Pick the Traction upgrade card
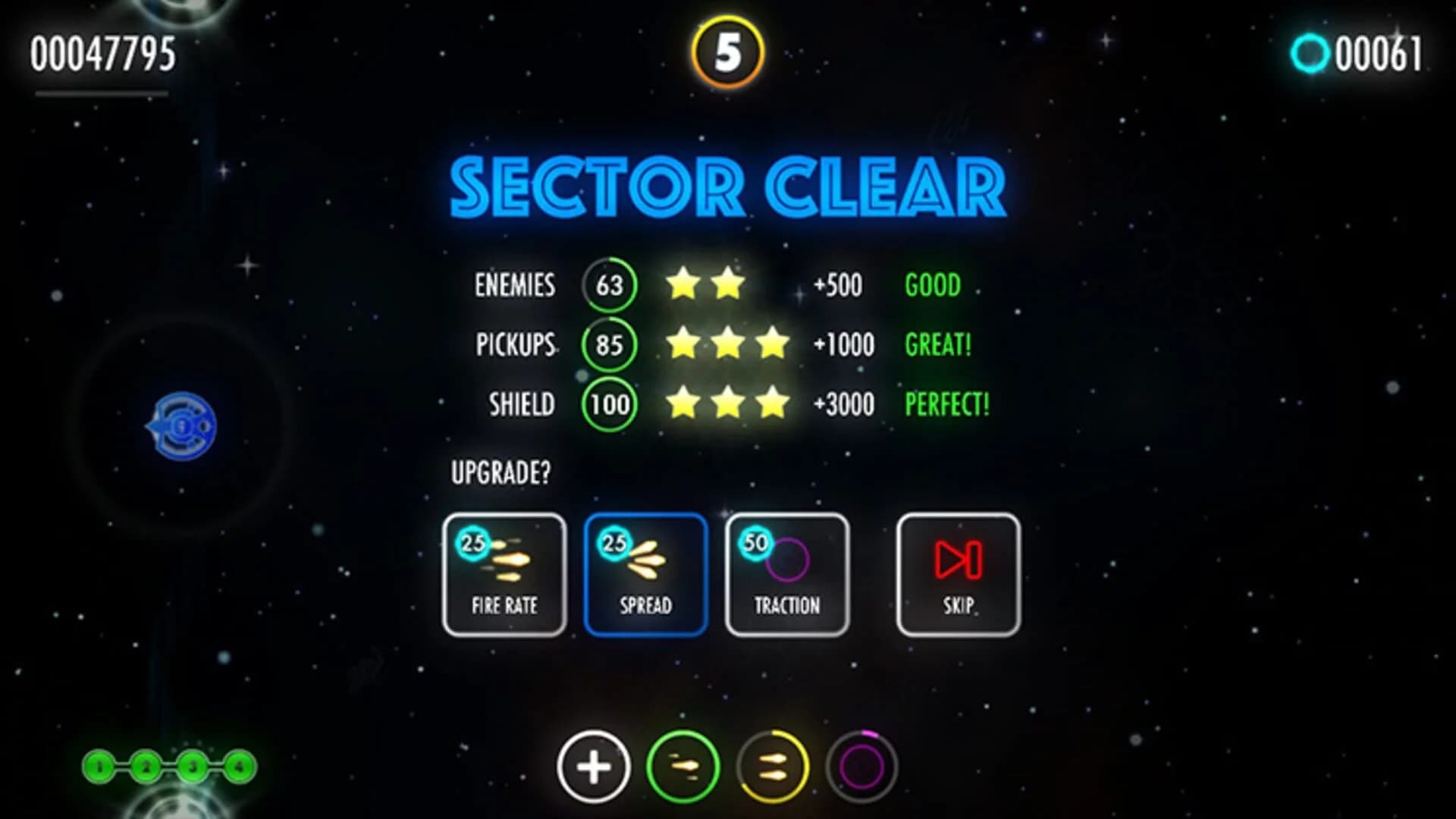 (786, 573)
